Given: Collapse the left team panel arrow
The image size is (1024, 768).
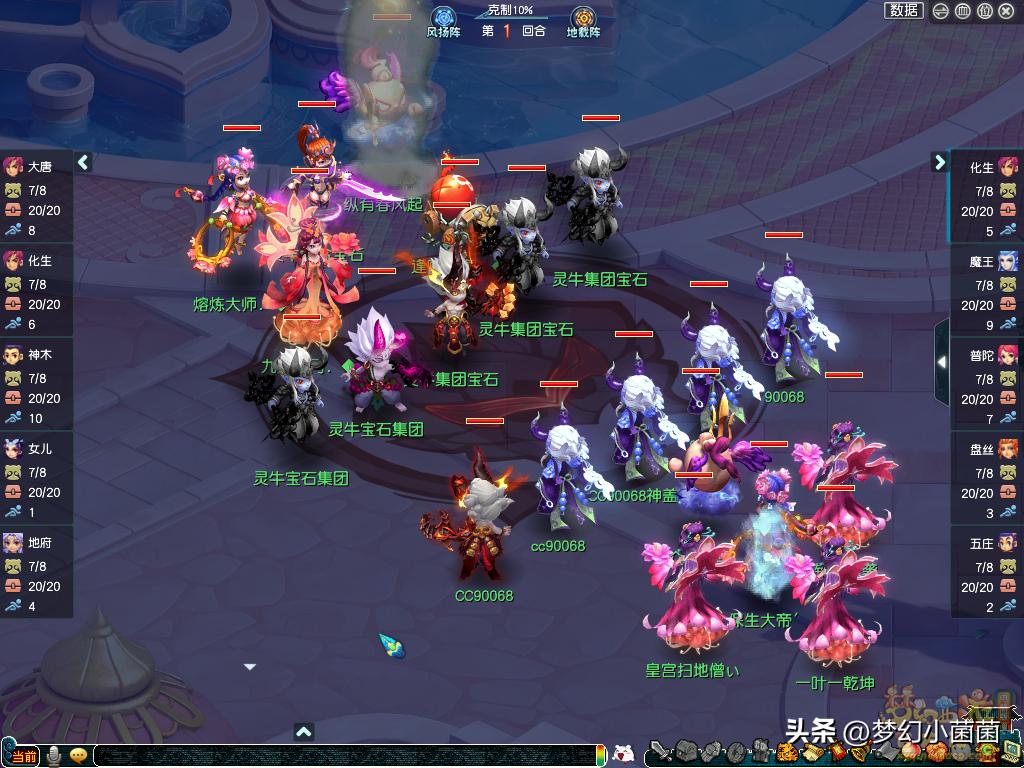Looking at the screenshot, I should pos(83,162).
